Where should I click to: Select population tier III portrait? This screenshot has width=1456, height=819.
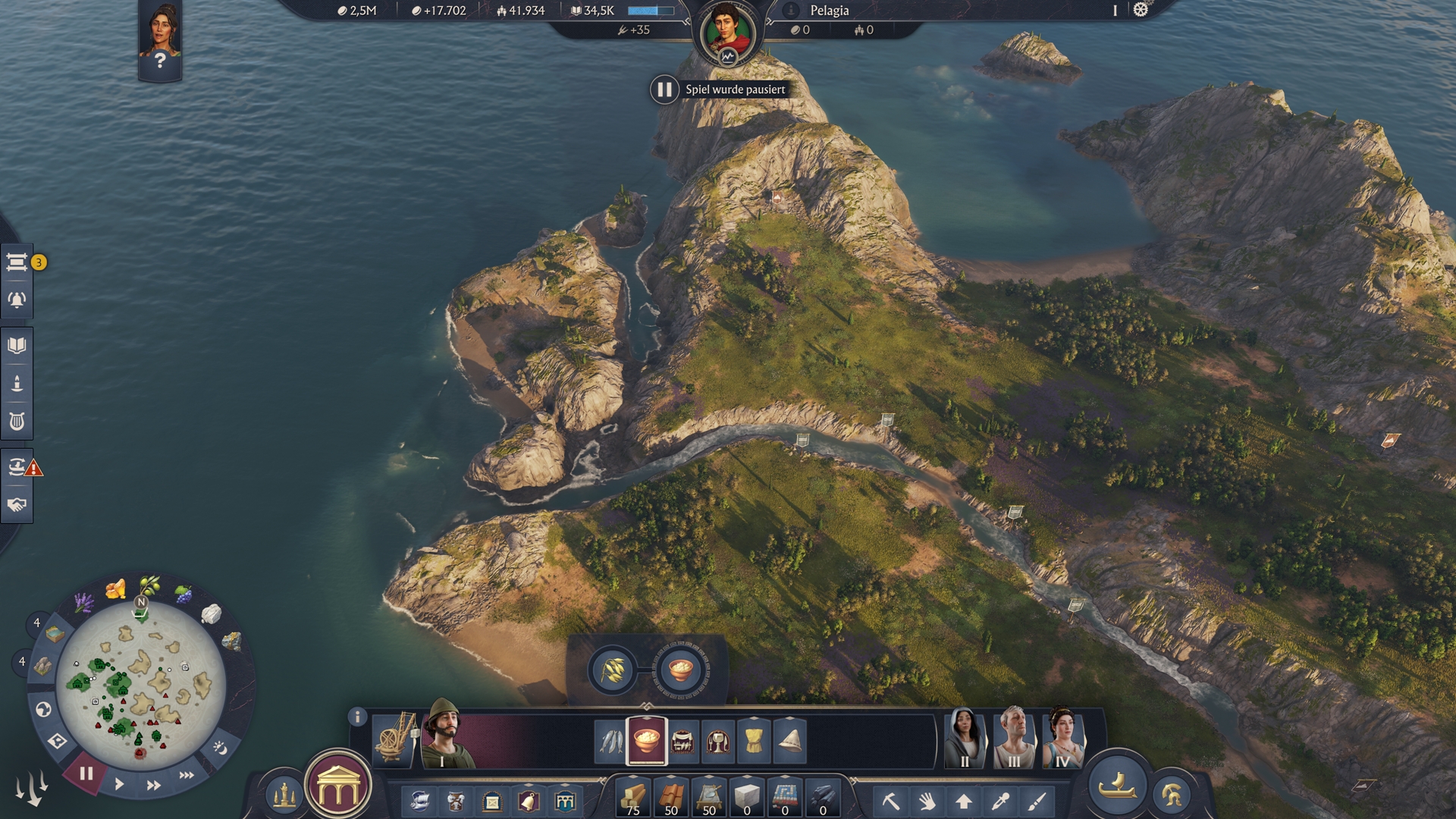[1014, 738]
